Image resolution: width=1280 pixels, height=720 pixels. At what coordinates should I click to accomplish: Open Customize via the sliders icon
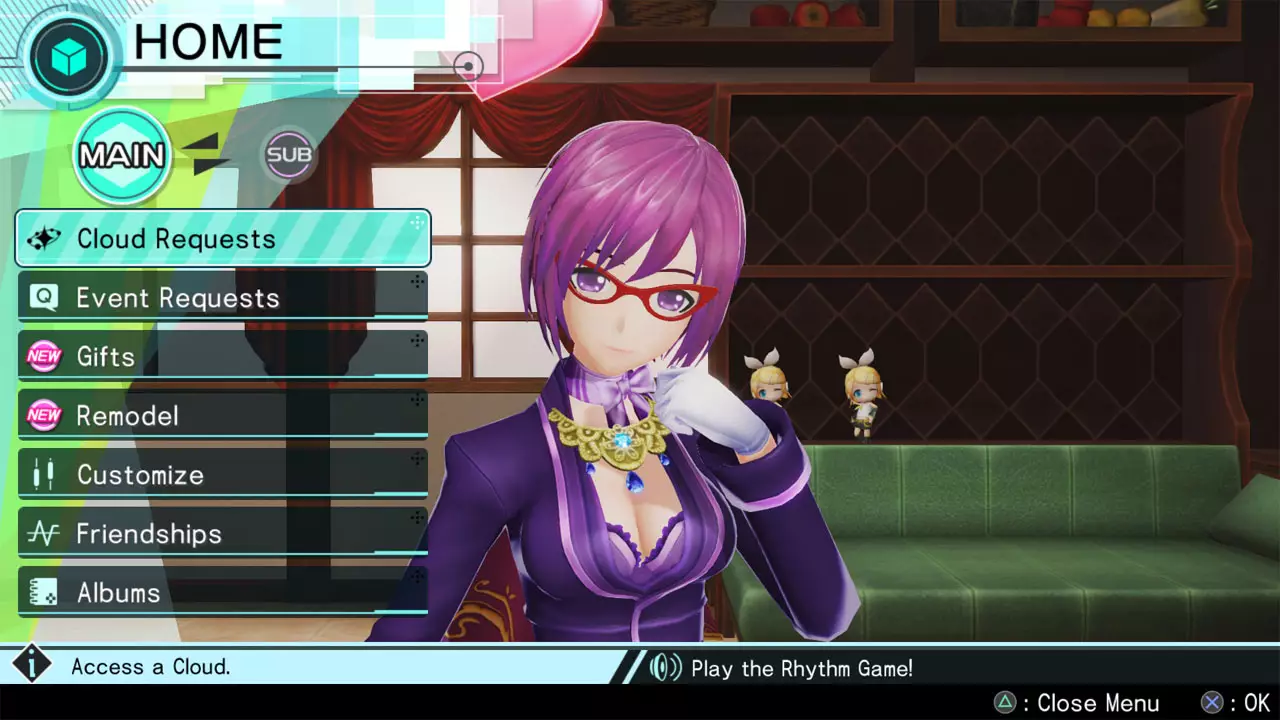tap(44, 474)
